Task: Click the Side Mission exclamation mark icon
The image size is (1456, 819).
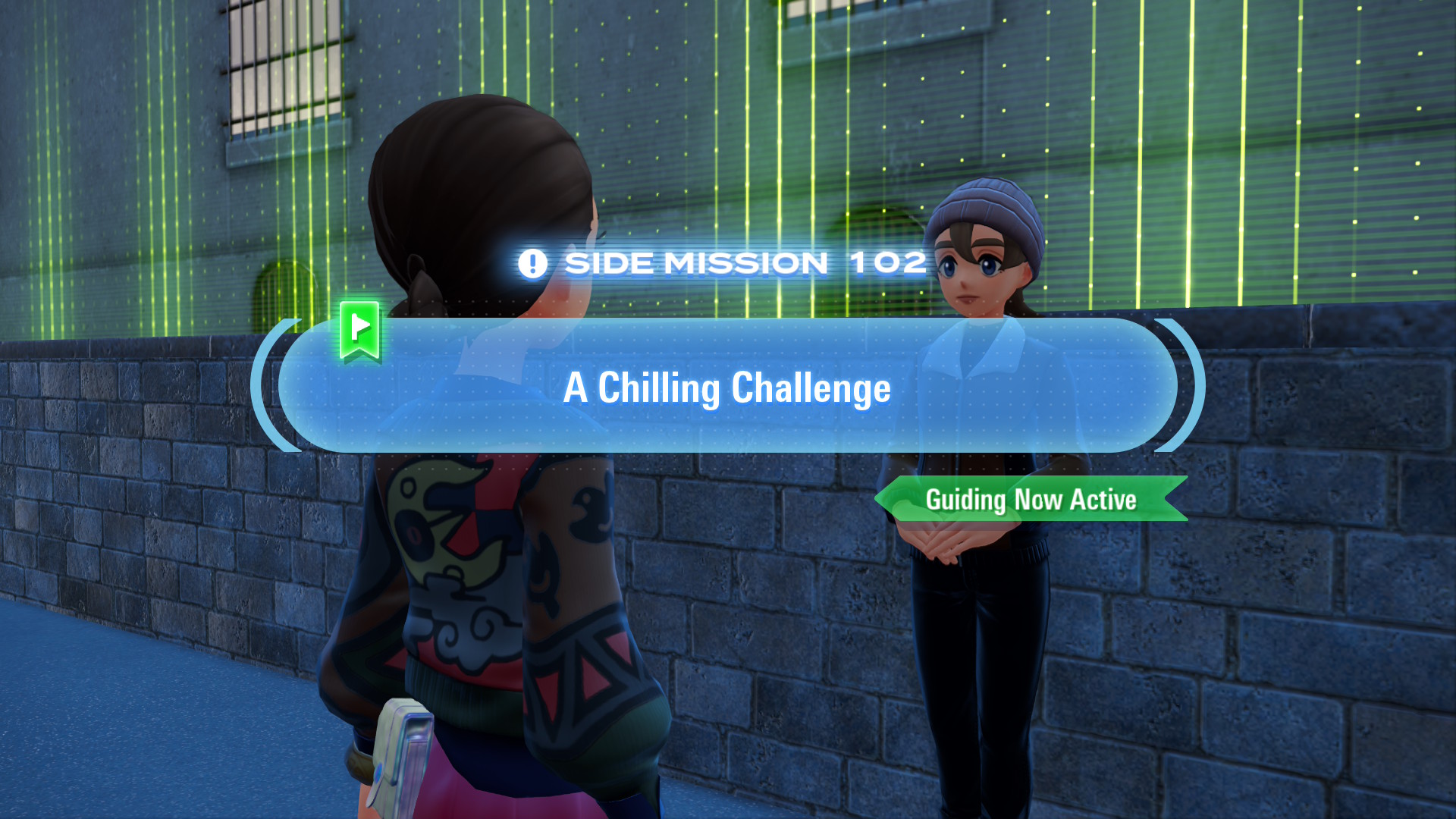Action: (x=532, y=264)
